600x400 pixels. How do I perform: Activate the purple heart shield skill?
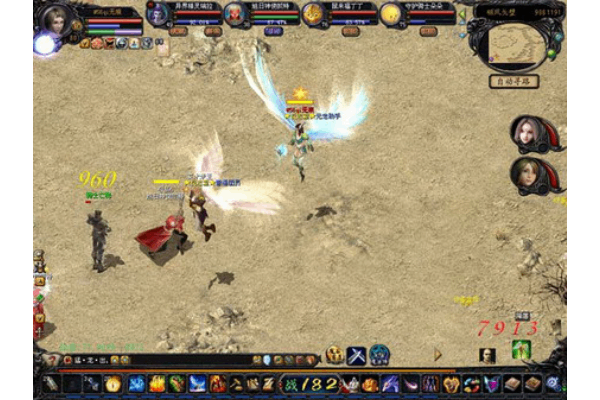point(492,383)
